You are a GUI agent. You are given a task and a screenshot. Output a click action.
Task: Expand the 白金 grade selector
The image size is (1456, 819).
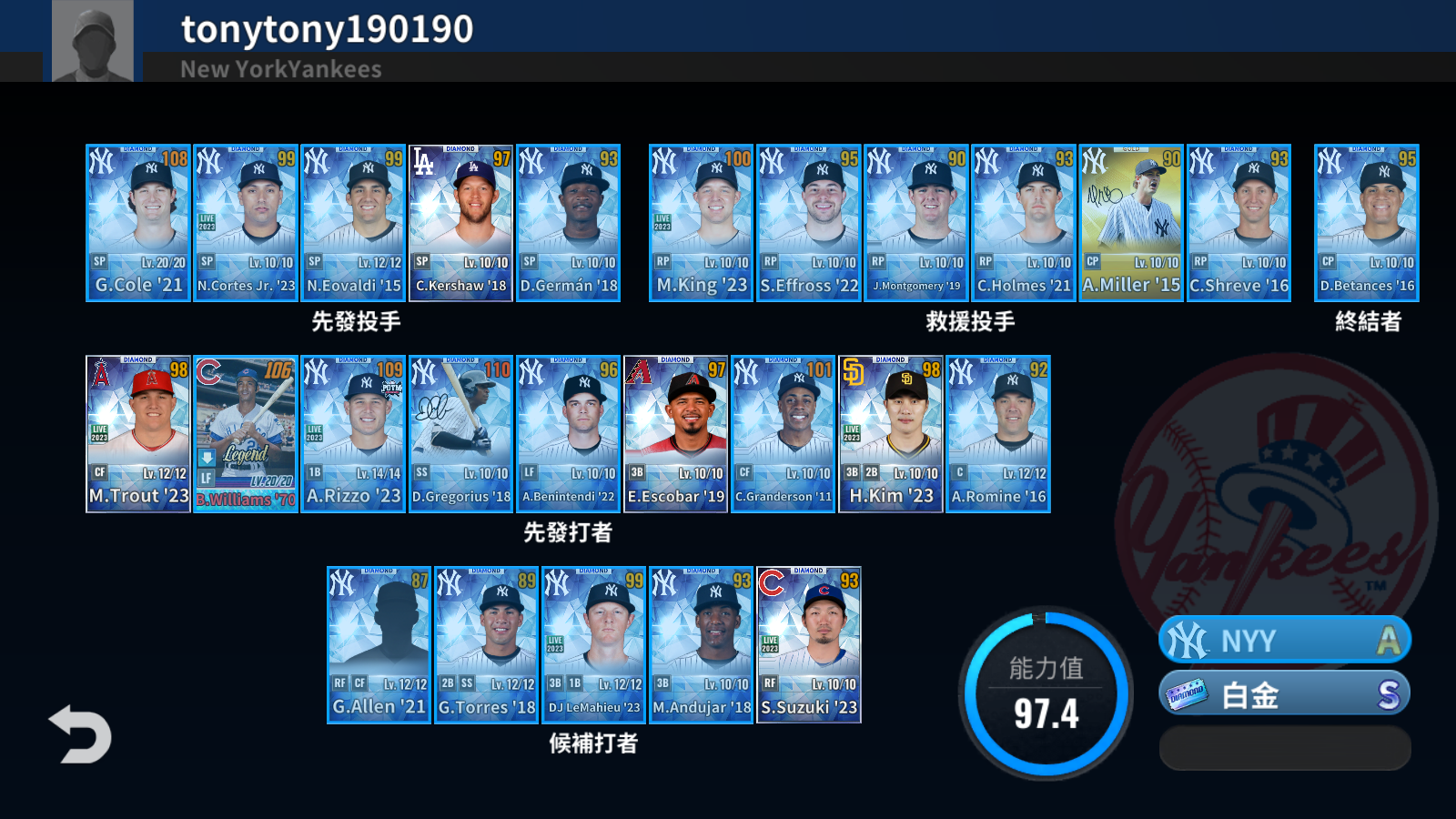(x=1283, y=693)
